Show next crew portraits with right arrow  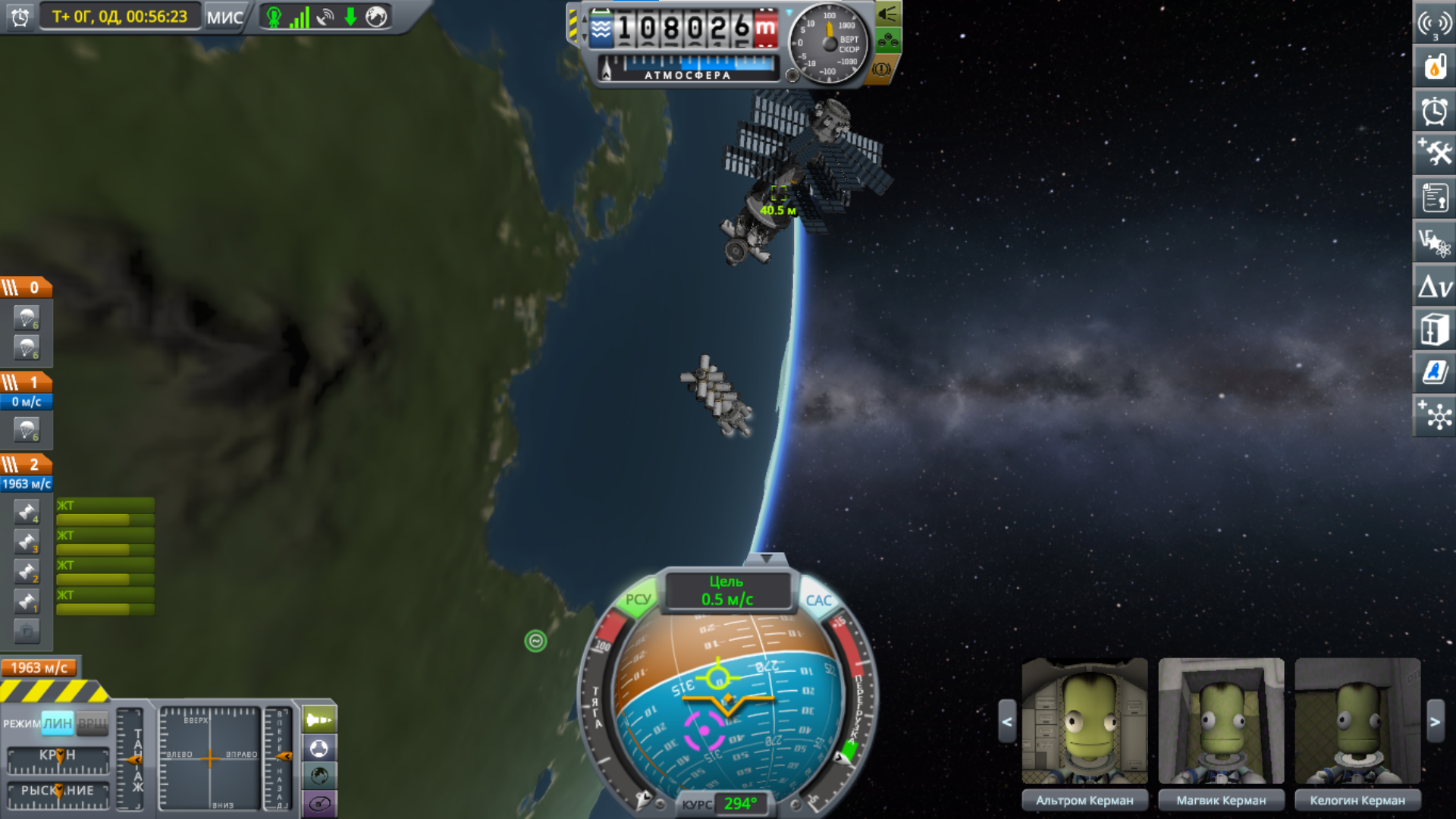pyautogui.click(x=1435, y=722)
